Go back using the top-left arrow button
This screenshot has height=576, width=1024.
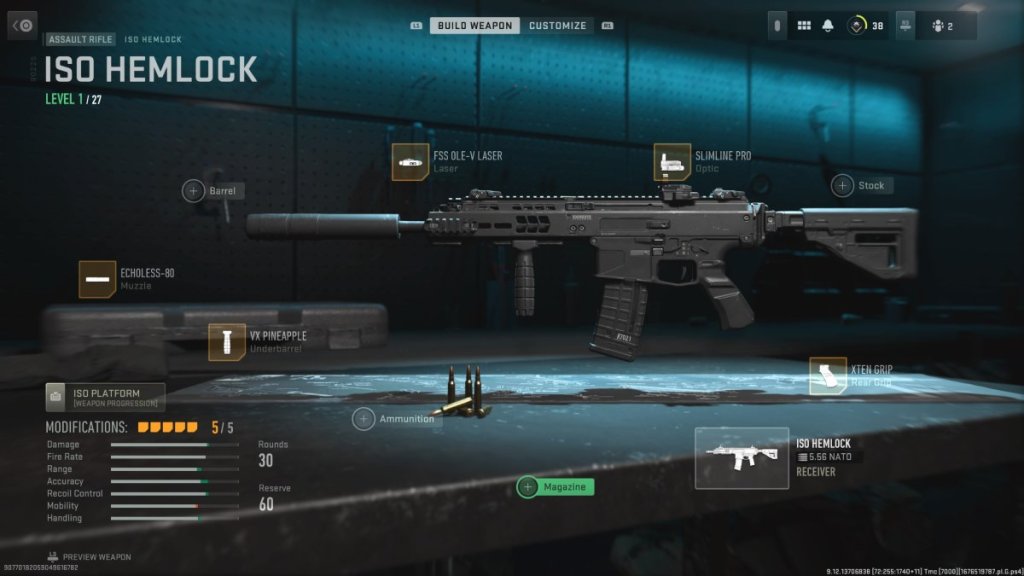(23, 25)
